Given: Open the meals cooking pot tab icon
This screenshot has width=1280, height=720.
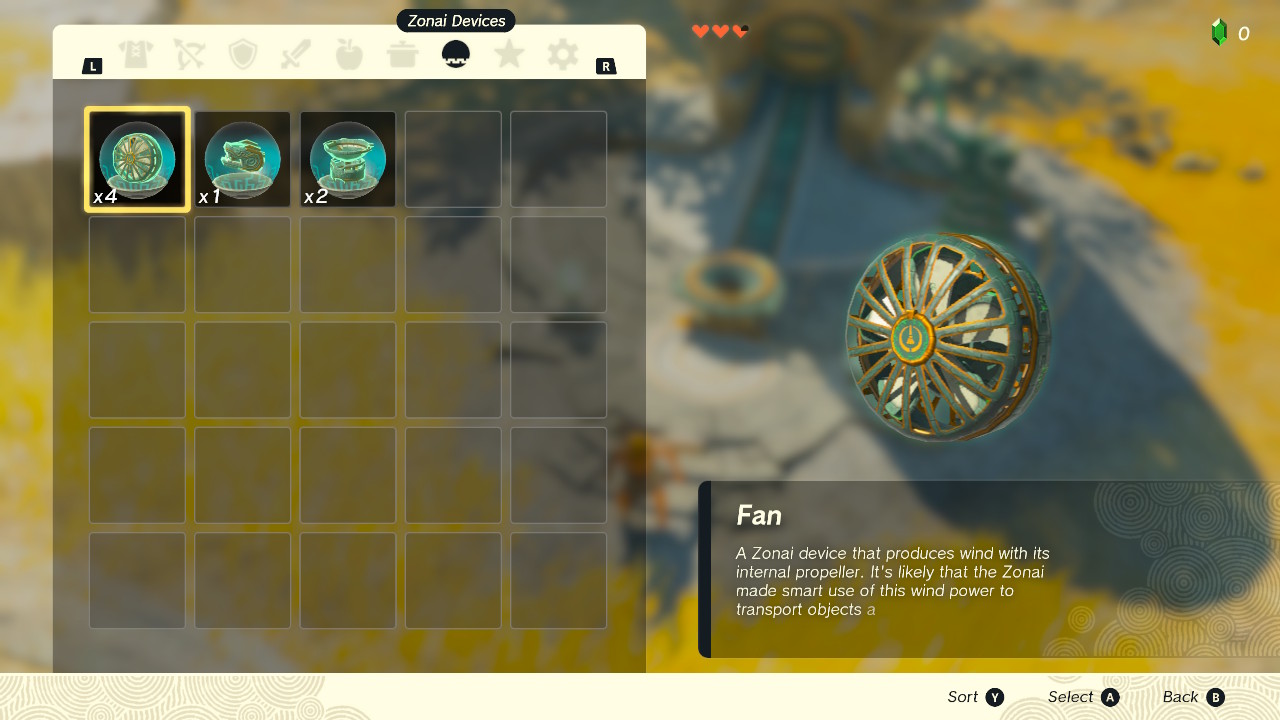Looking at the screenshot, I should (401, 54).
